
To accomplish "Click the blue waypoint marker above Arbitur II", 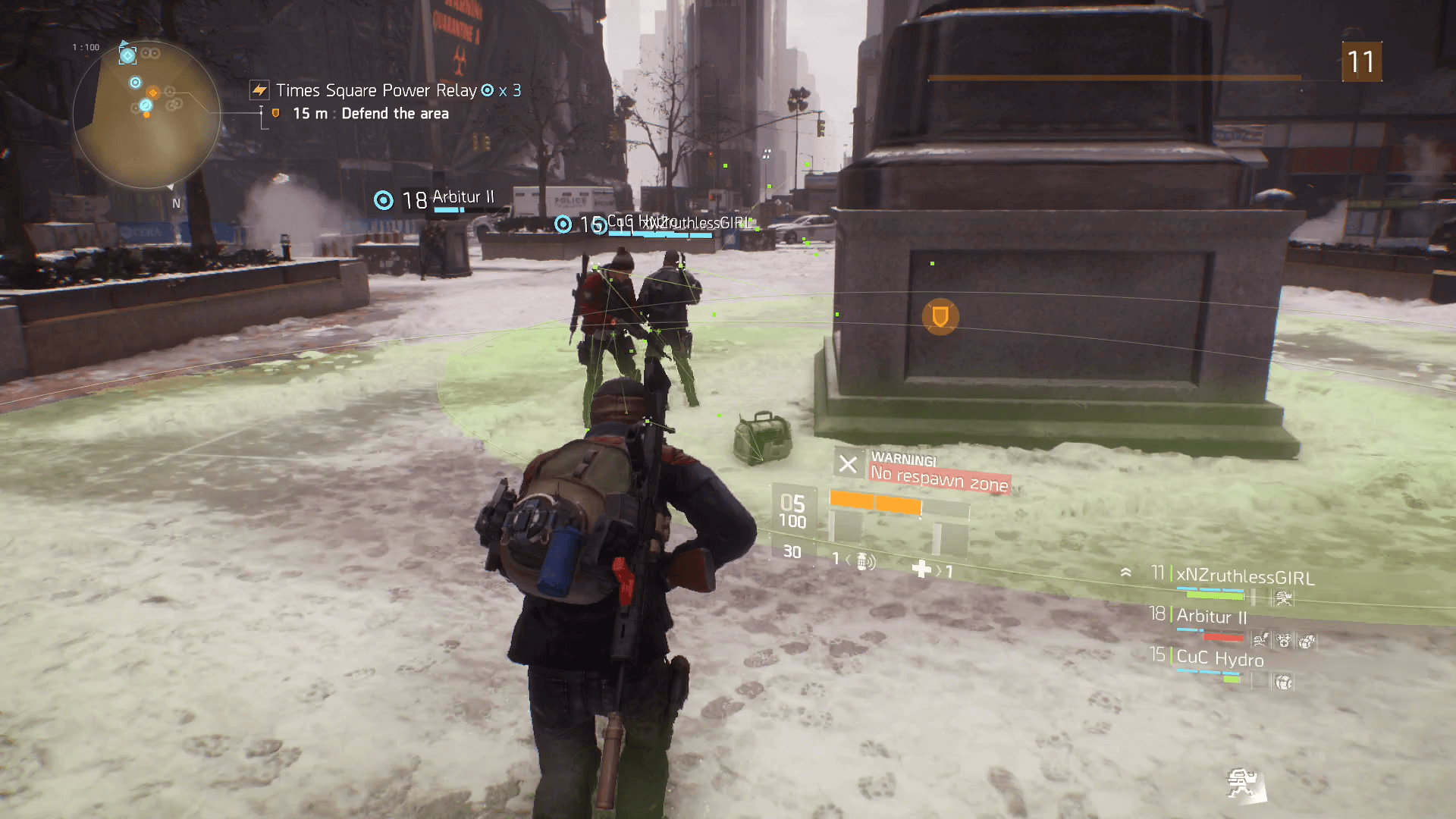I will pyautogui.click(x=384, y=200).
